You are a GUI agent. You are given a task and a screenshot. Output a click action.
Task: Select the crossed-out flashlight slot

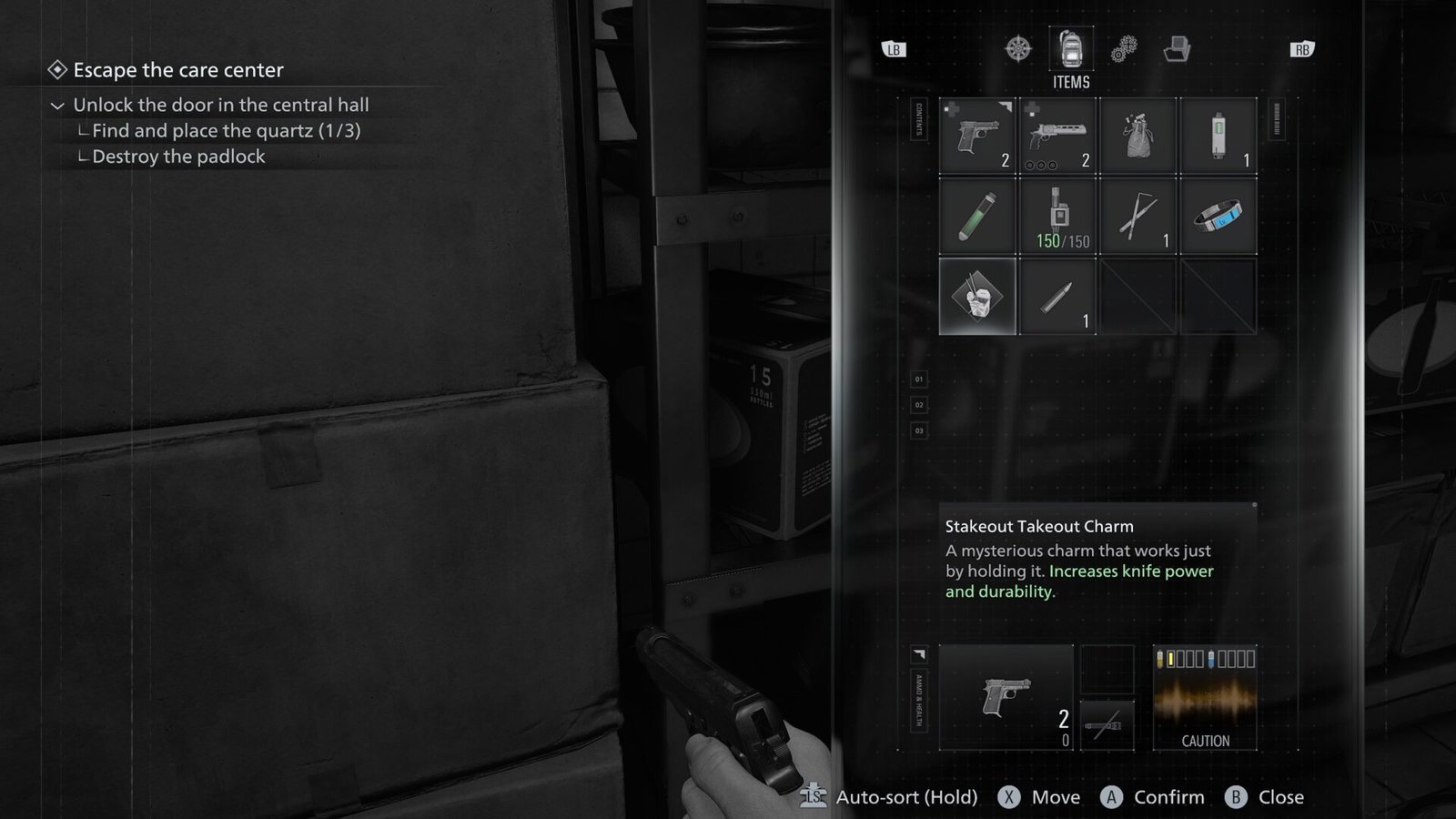(1107, 725)
